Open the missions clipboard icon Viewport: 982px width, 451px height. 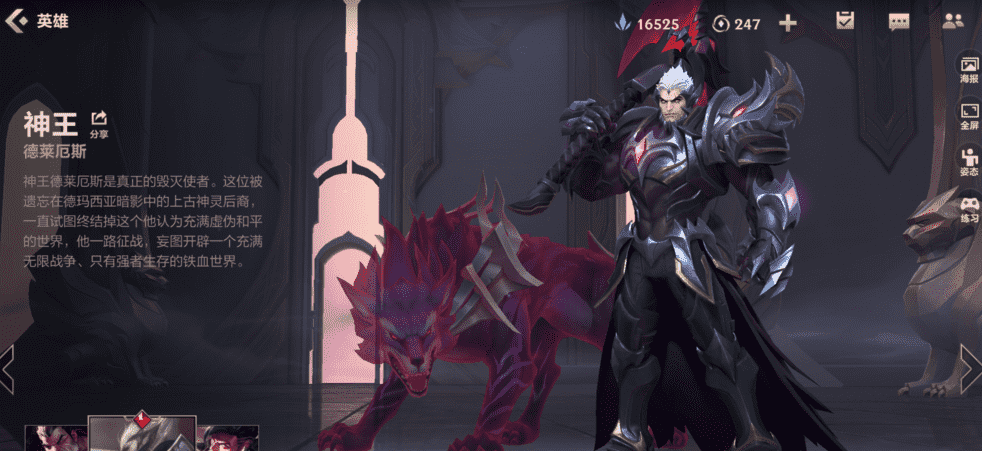tap(845, 22)
